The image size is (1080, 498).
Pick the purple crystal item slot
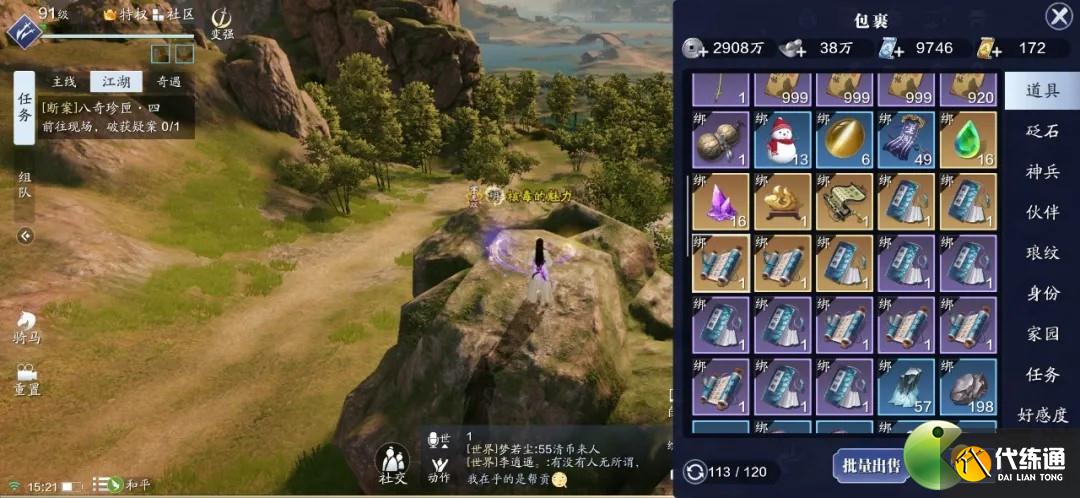point(718,202)
